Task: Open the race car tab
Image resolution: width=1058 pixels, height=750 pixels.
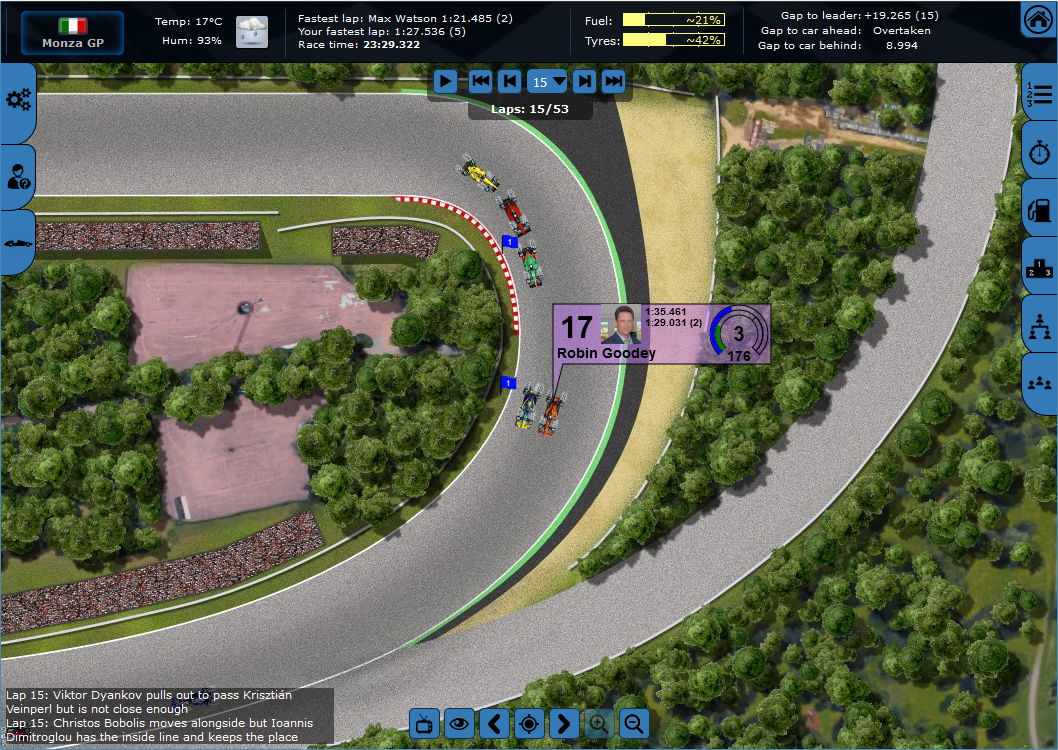Action: 18,243
